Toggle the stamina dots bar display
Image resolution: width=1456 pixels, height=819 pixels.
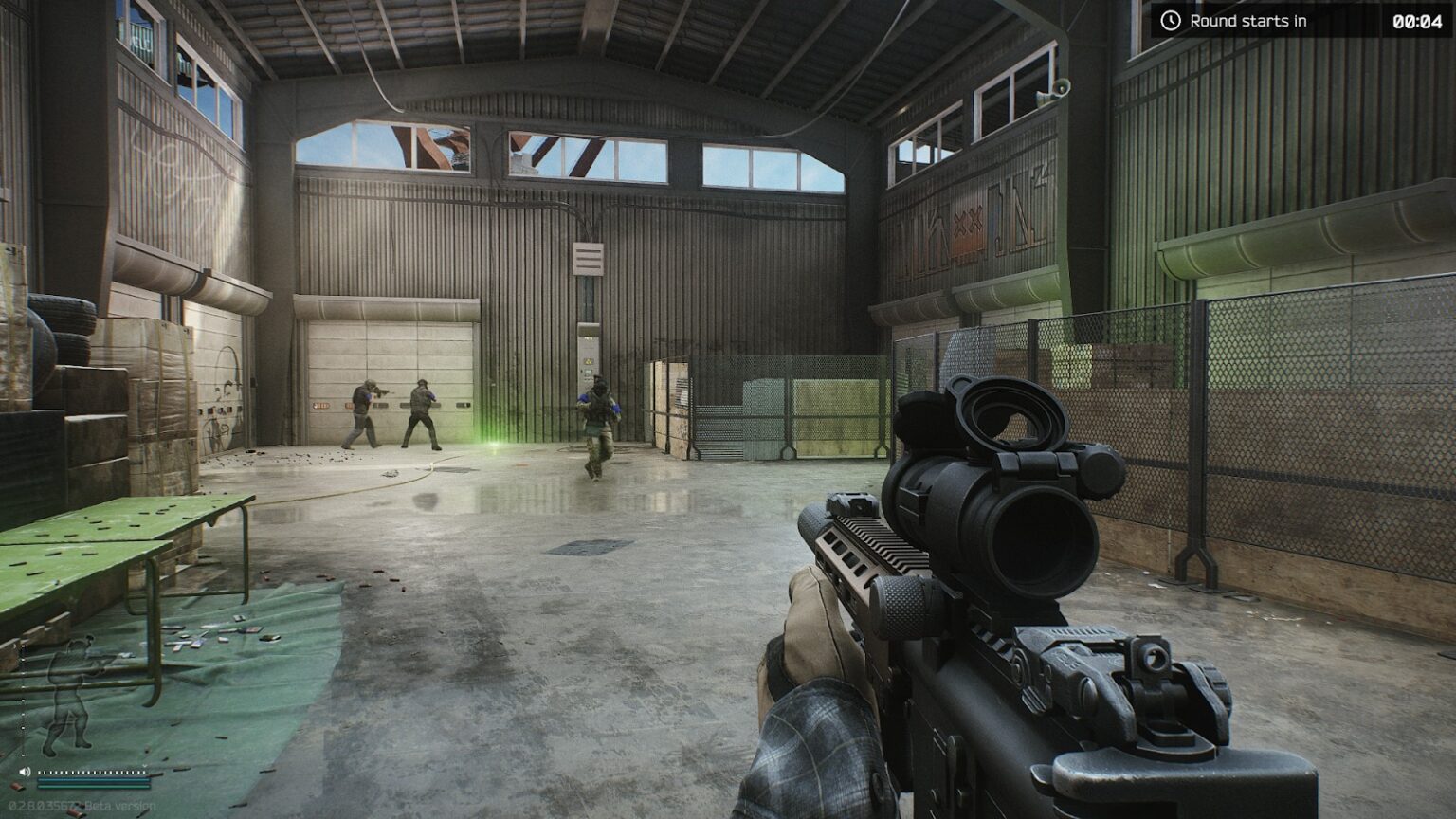(x=92, y=772)
